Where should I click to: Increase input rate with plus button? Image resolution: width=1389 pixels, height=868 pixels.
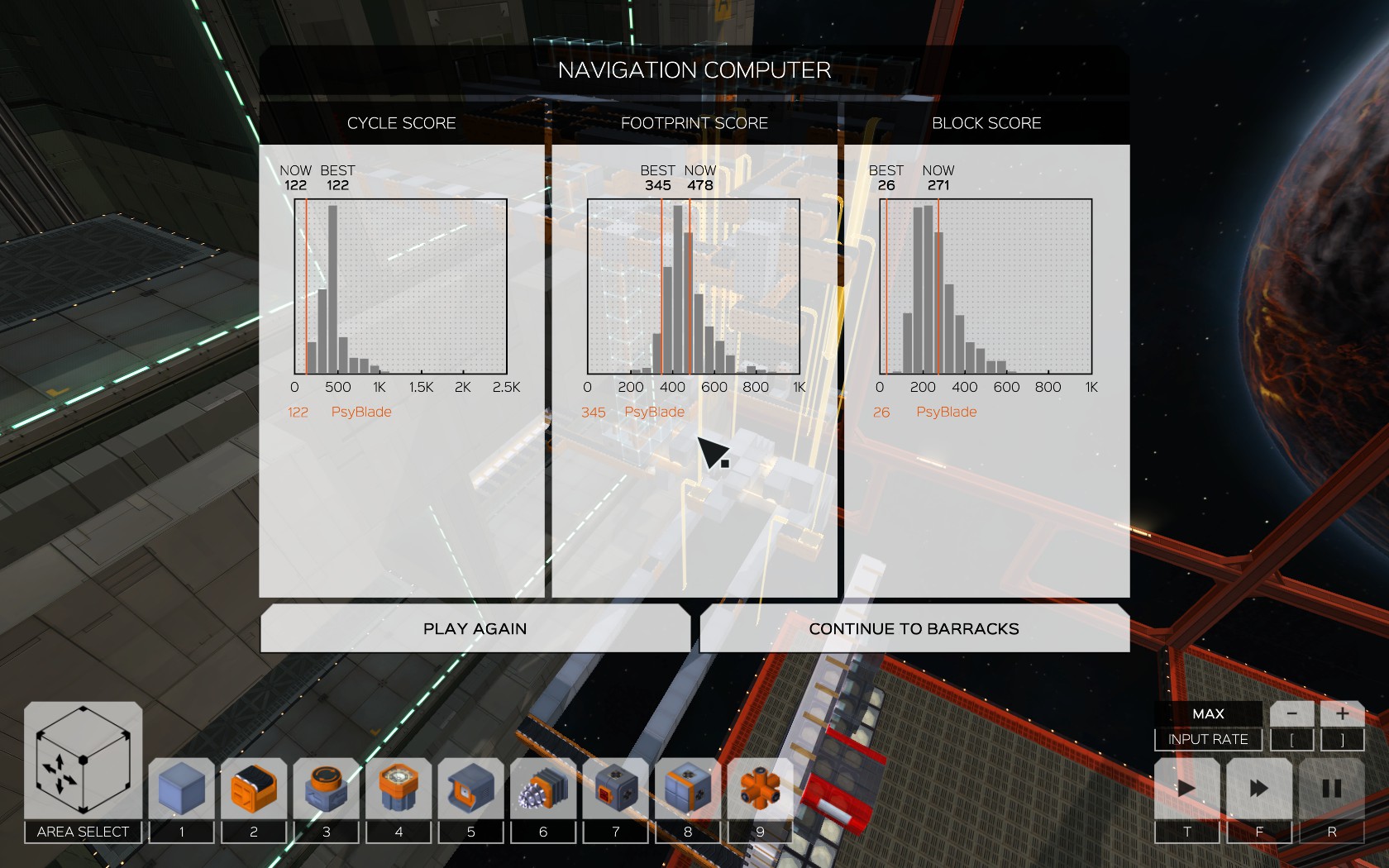point(1342,713)
